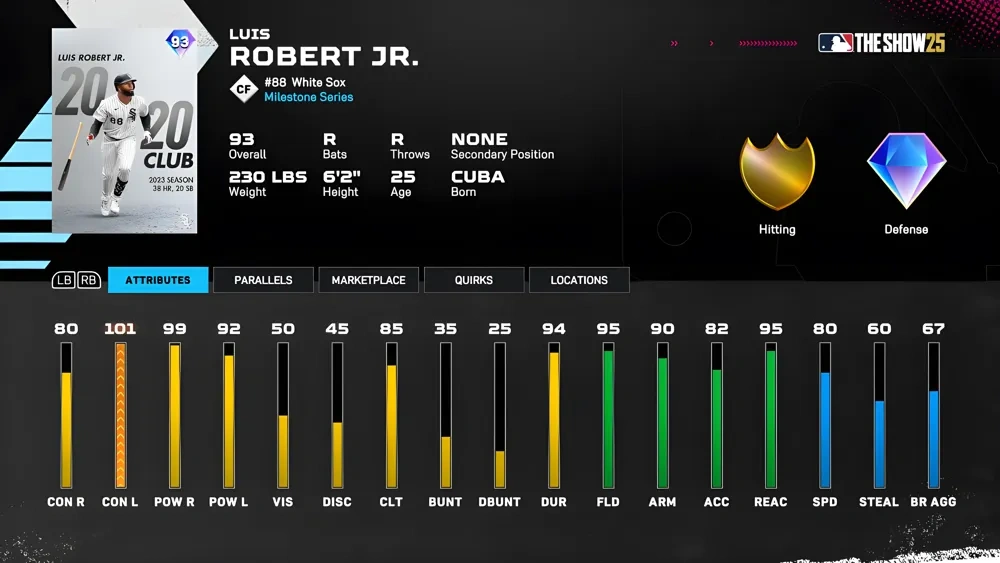The width and height of the screenshot is (1000, 563).
Task: Open the Parallels tab
Action: click(x=263, y=280)
